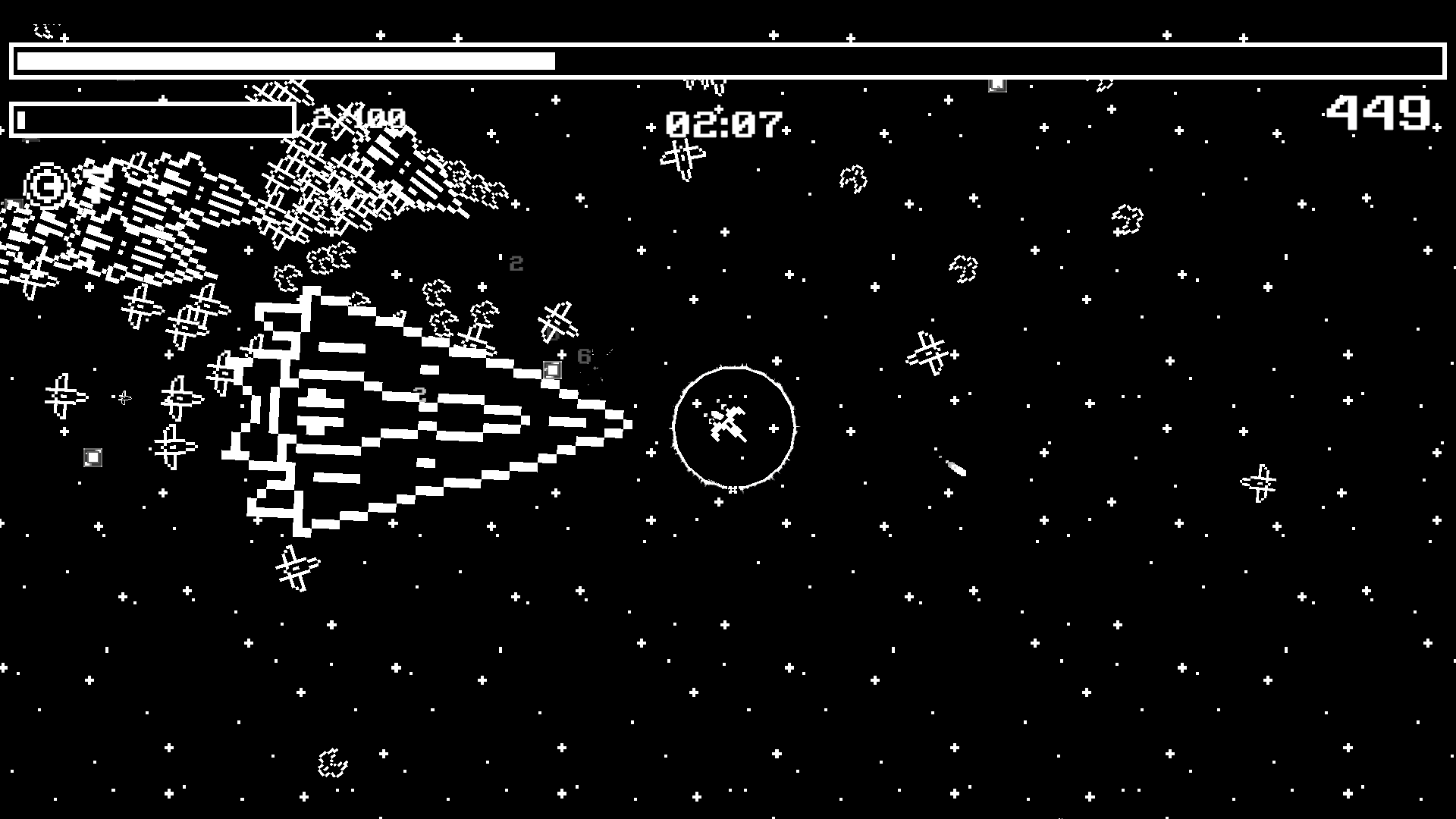Click the crate pickup near the number 6

552,369
